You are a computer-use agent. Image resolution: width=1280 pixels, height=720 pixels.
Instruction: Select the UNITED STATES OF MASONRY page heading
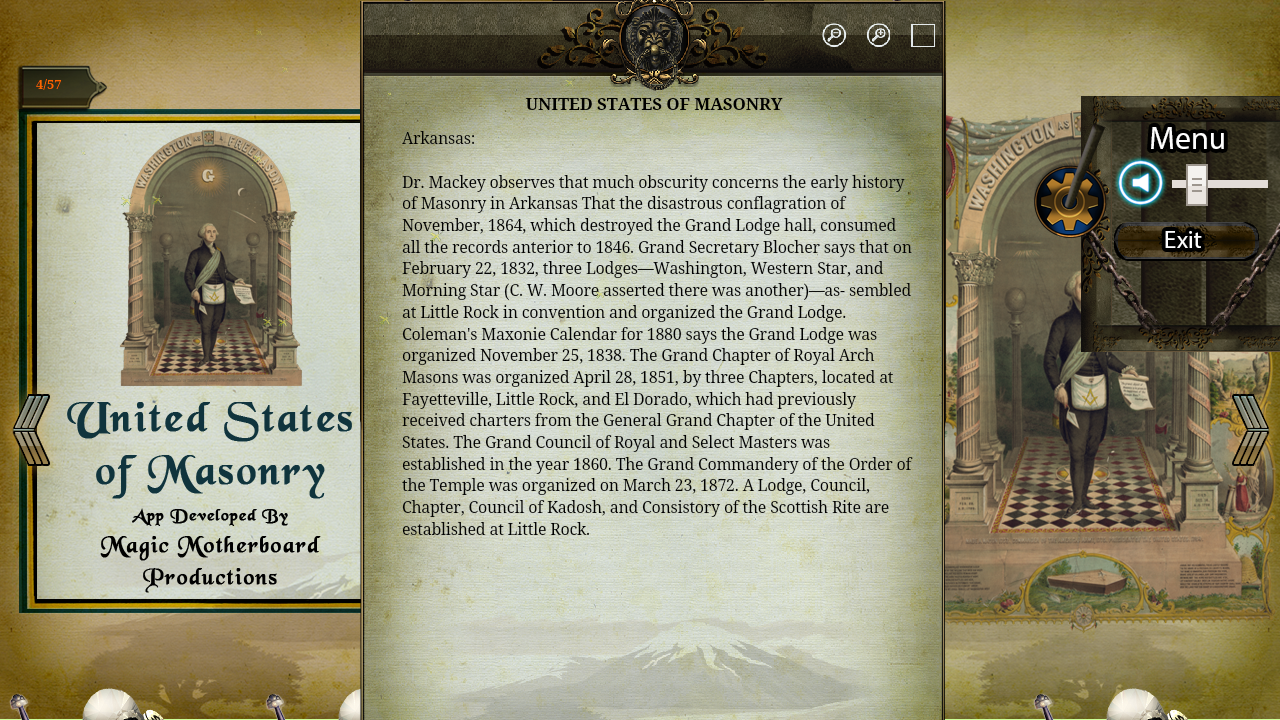653,103
